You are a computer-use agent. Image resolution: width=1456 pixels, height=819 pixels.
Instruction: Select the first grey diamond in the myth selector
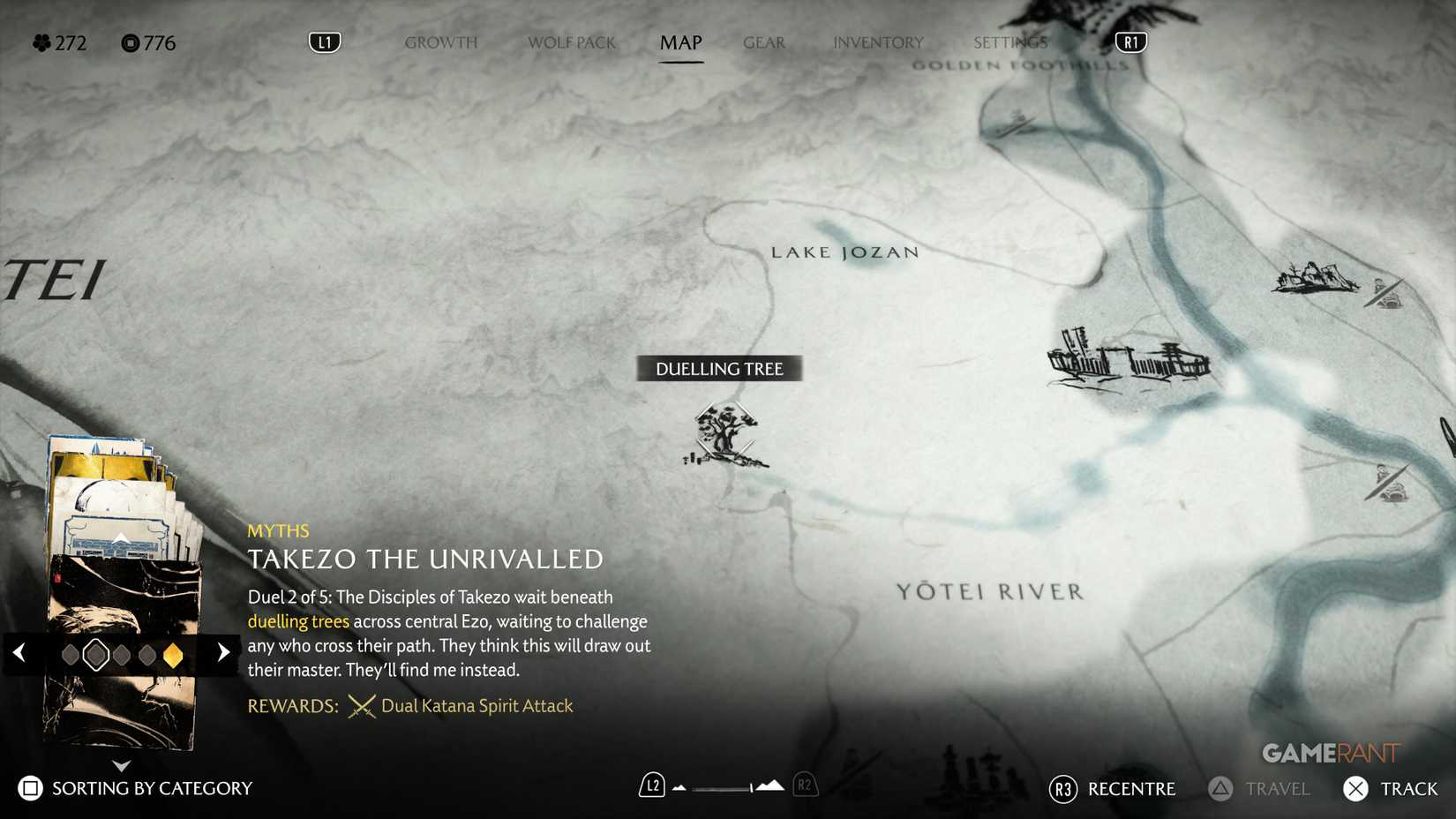(x=70, y=654)
